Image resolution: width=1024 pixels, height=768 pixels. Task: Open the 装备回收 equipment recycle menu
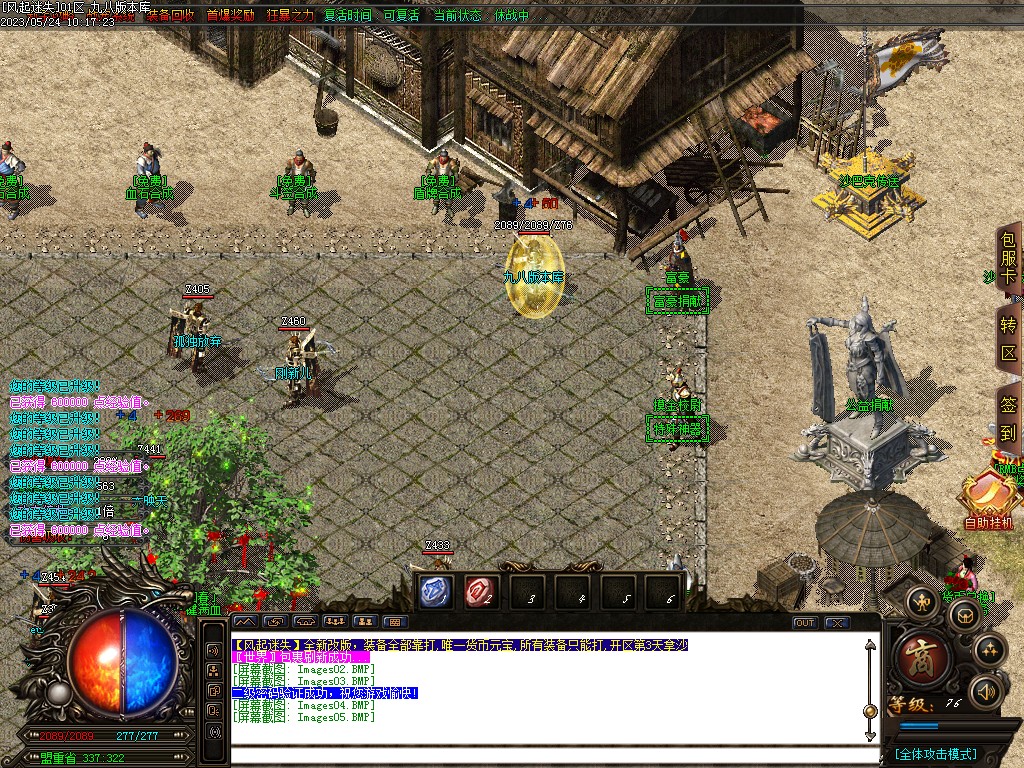[170, 15]
